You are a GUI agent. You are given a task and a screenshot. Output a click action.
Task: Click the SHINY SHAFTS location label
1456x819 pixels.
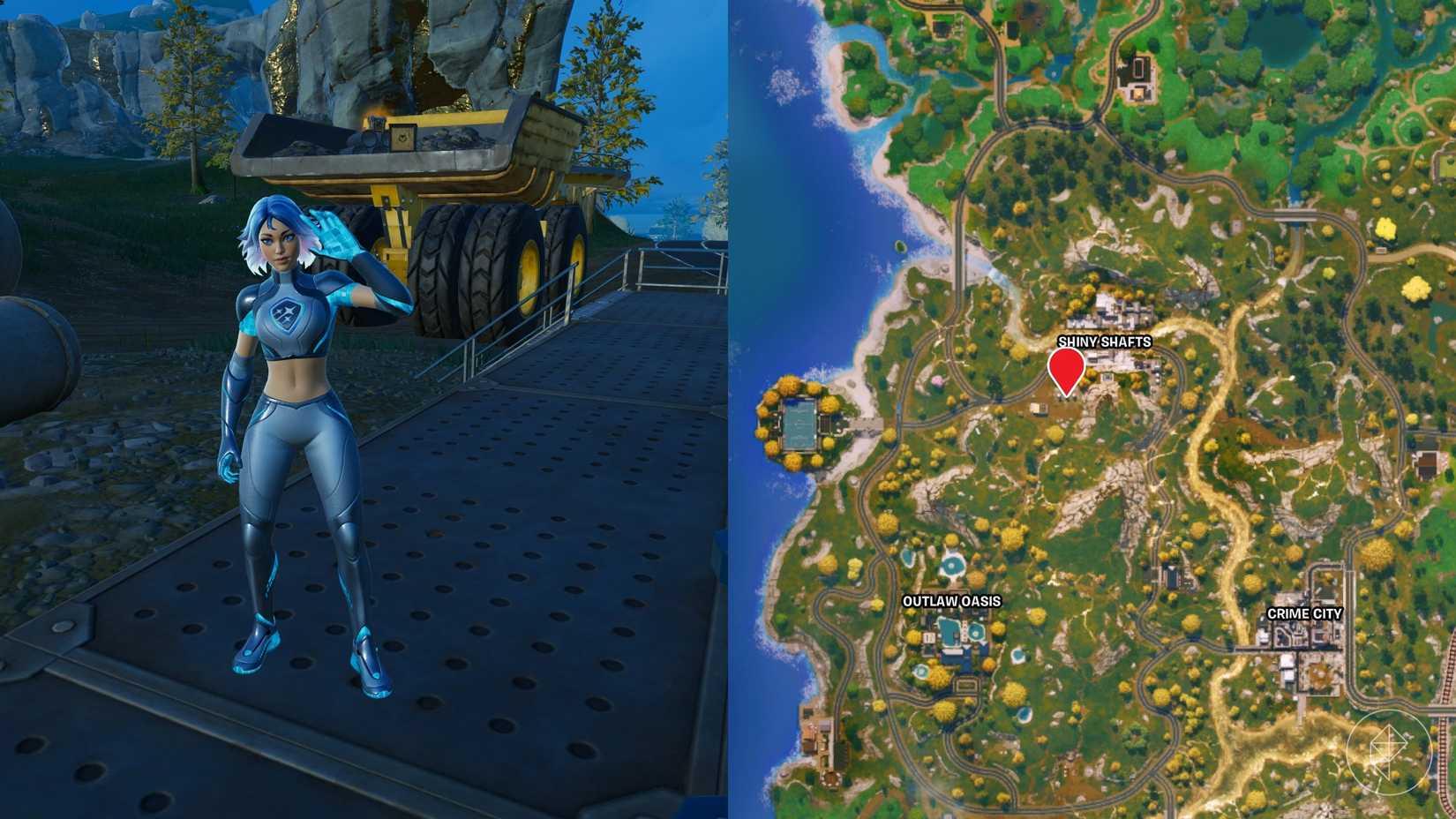pyautogui.click(x=1106, y=342)
